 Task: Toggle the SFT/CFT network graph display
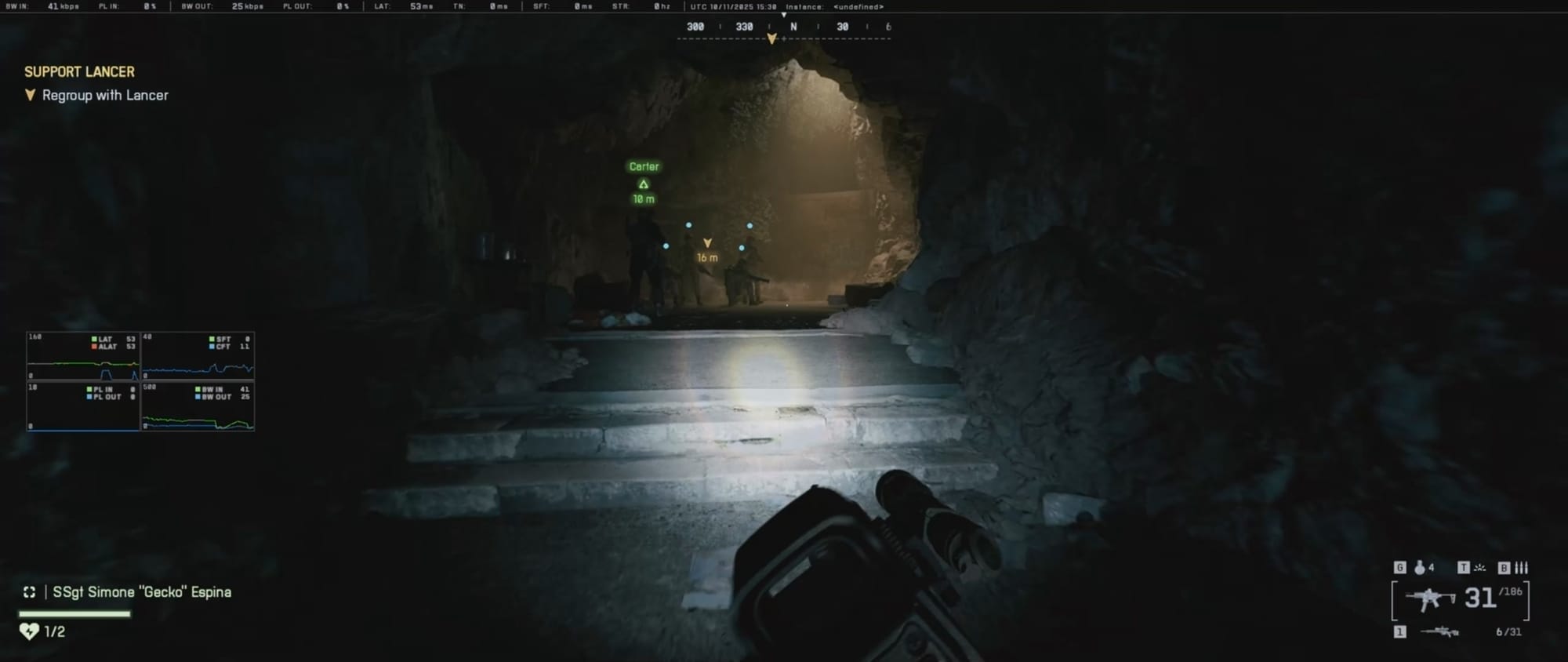point(198,355)
